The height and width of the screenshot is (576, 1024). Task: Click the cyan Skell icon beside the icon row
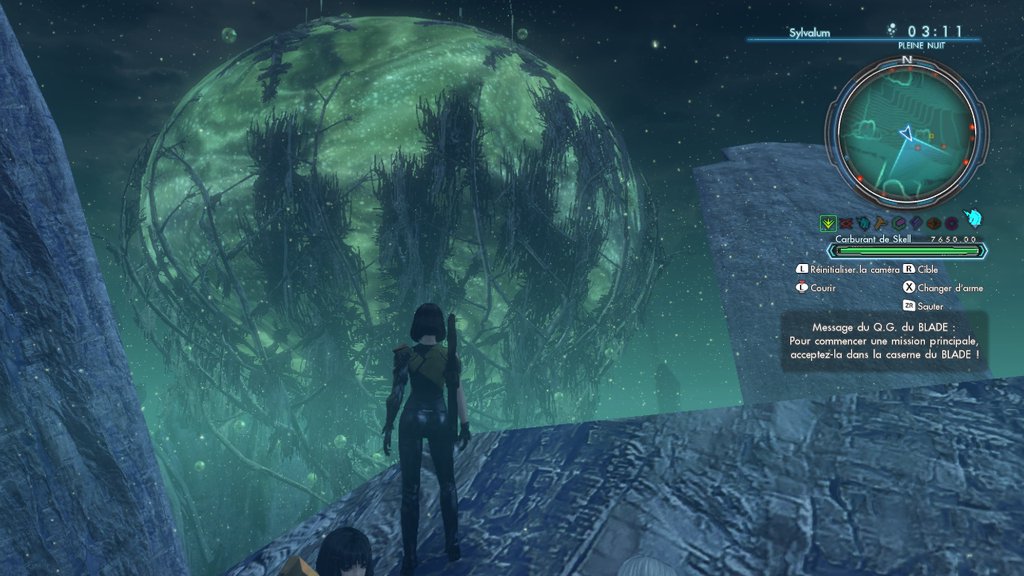click(975, 220)
